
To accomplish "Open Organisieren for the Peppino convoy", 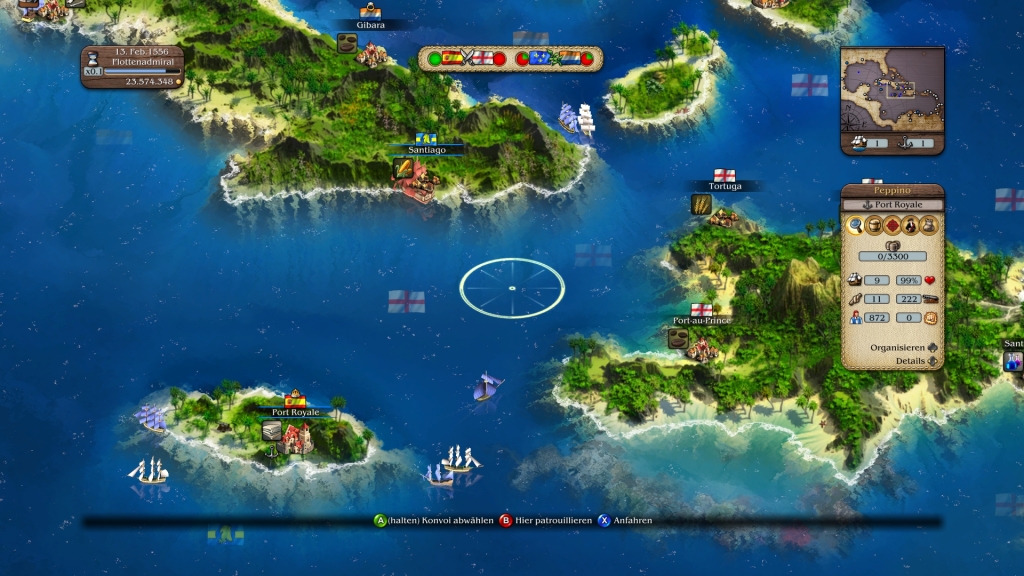I will 905,348.
